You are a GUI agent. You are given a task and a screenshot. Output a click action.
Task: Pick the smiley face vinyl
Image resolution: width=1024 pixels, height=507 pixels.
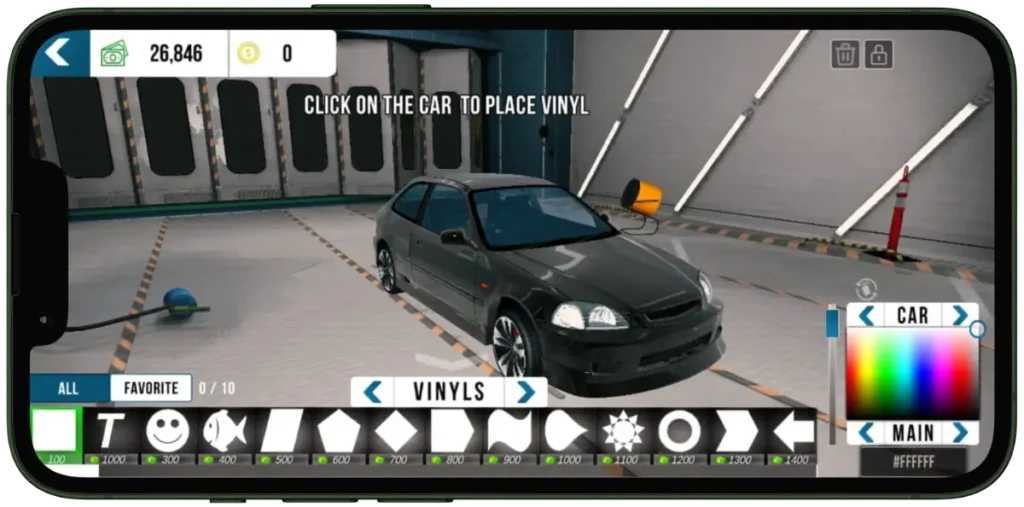(x=167, y=431)
